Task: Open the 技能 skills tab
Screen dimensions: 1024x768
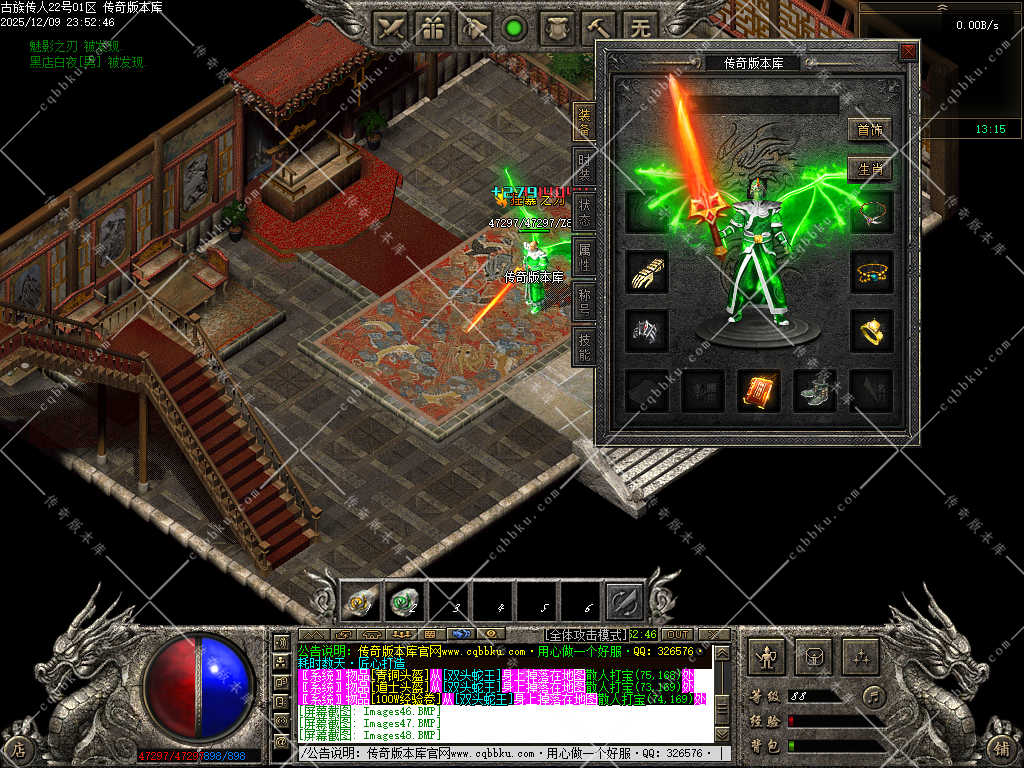Action: (x=585, y=346)
